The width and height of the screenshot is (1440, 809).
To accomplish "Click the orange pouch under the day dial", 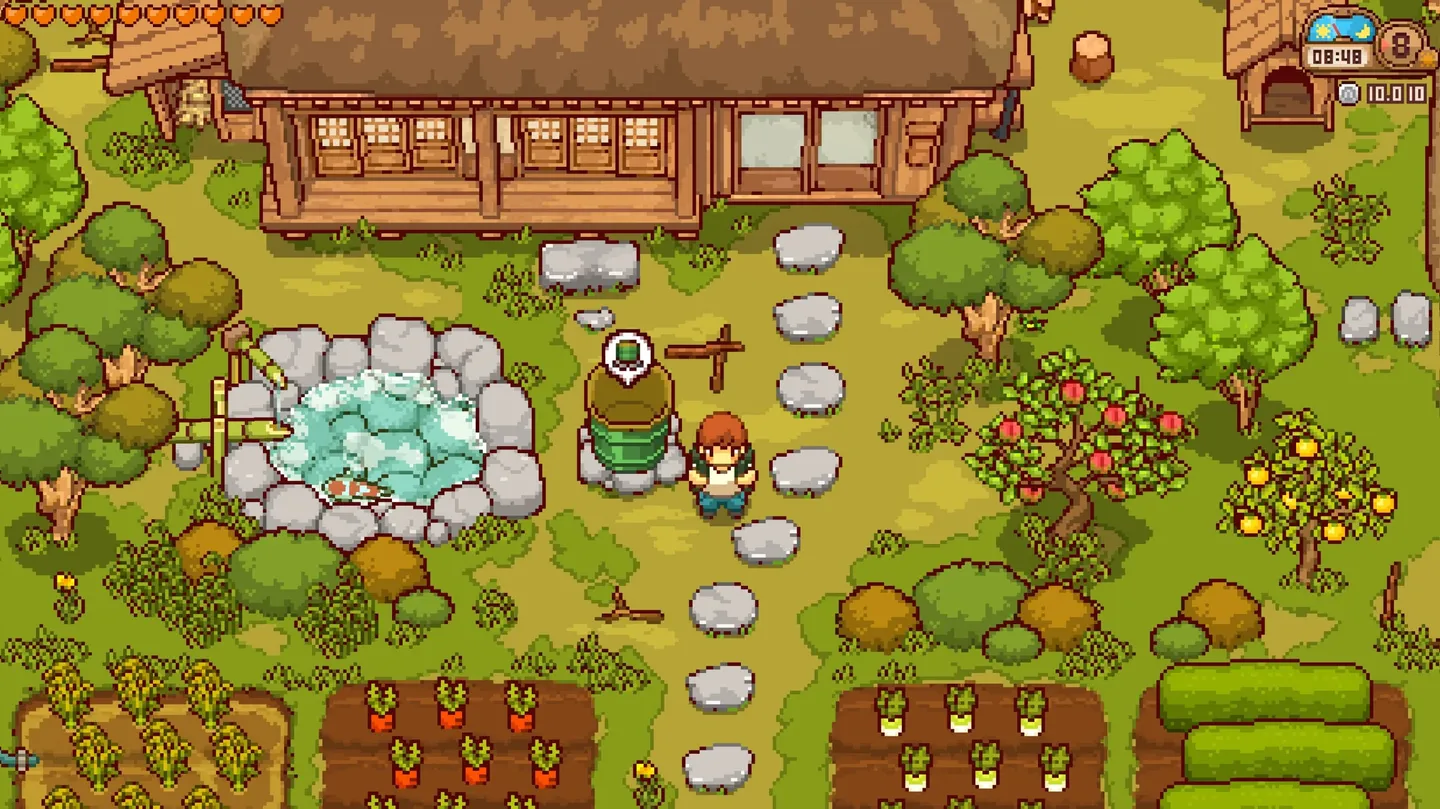I will [1425, 59].
